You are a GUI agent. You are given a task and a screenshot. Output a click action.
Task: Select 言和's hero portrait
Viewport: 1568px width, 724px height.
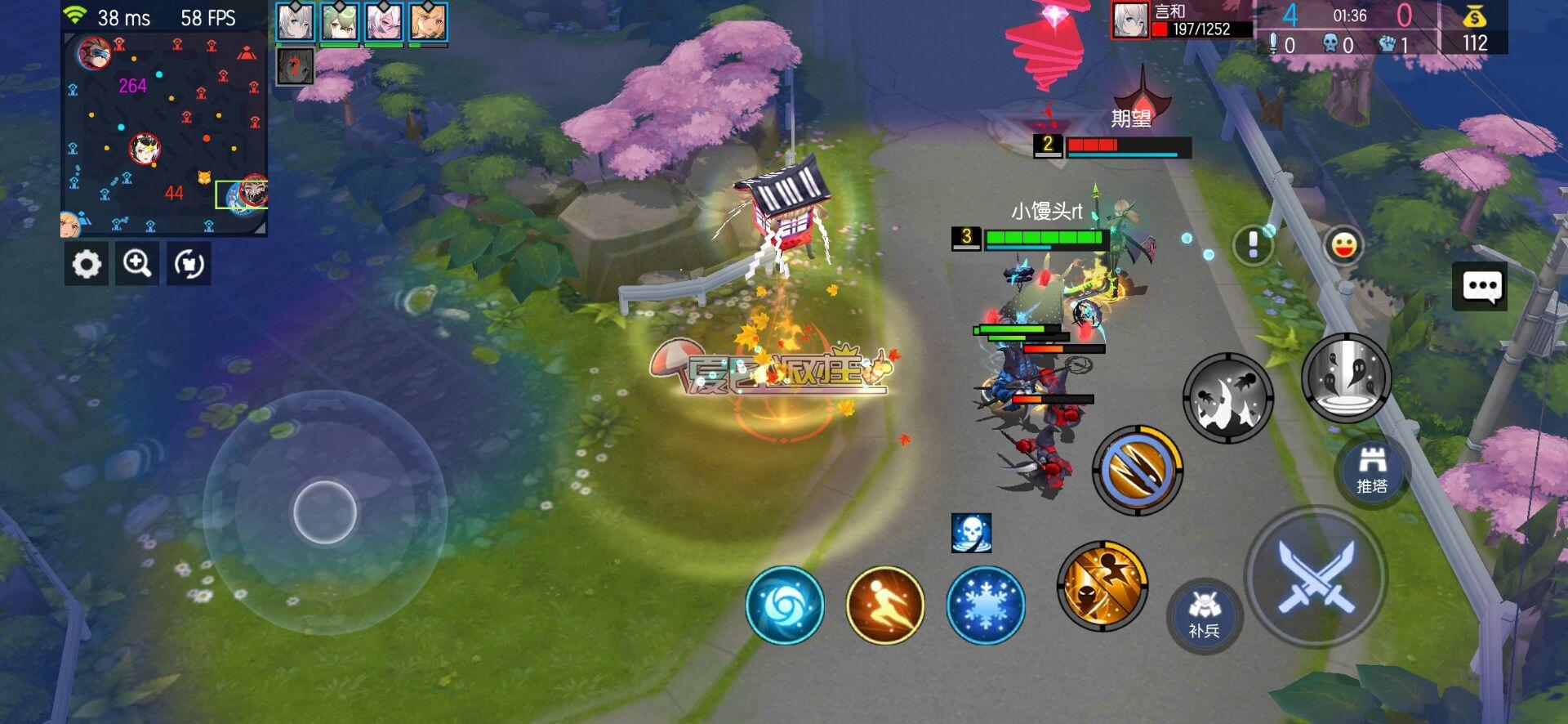point(1130,22)
